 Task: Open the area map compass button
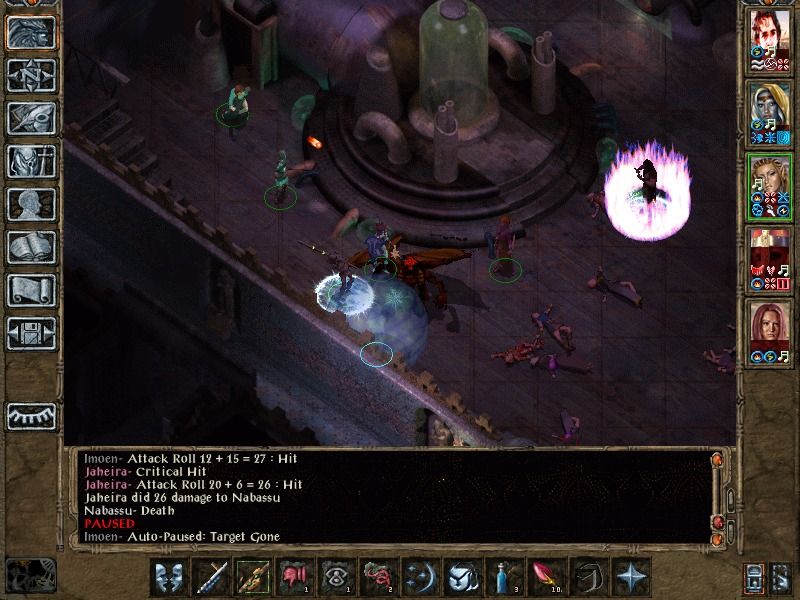coord(30,75)
